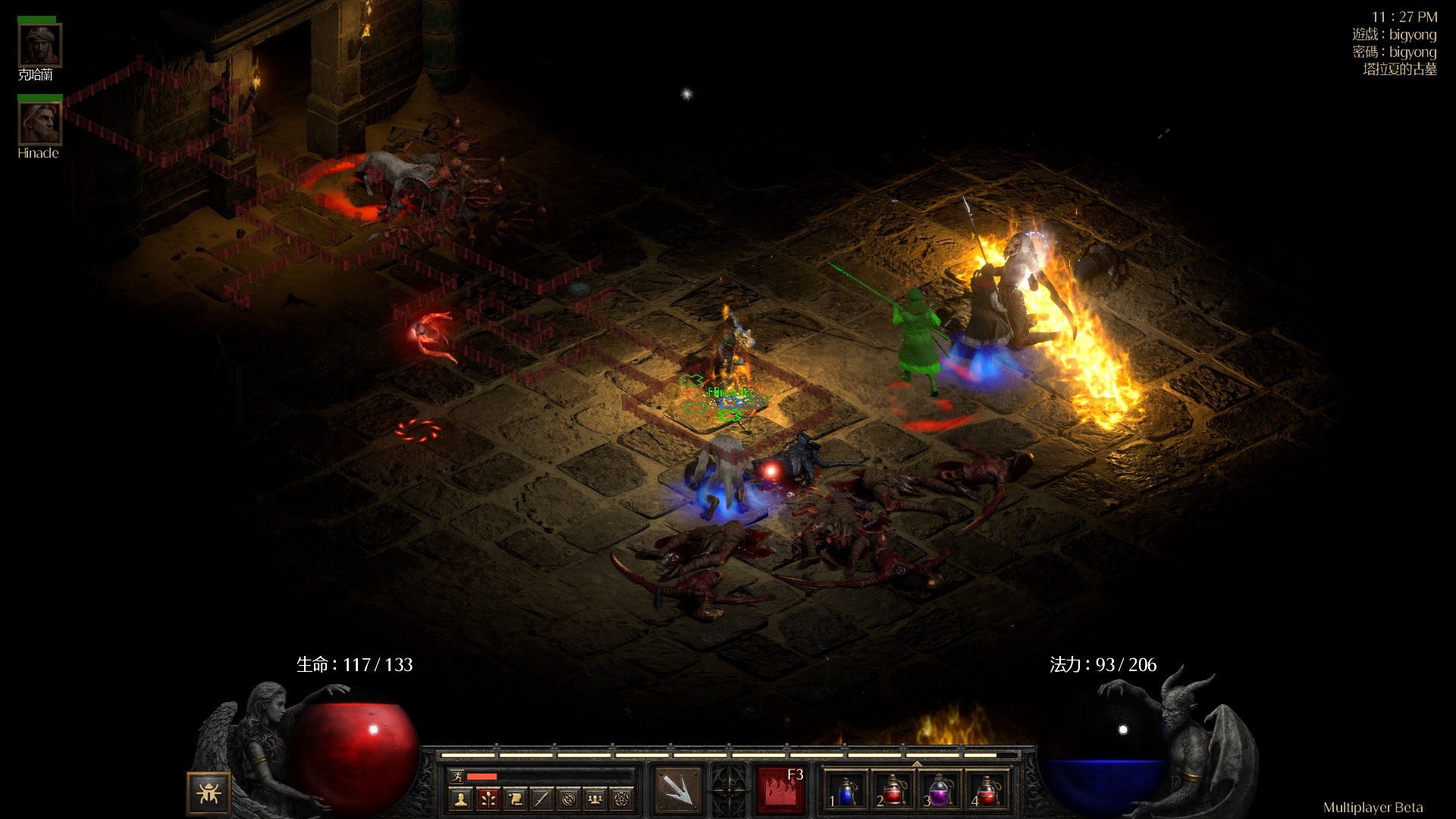
Task: Open the party screen button
Action: click(x=596, y=799)
